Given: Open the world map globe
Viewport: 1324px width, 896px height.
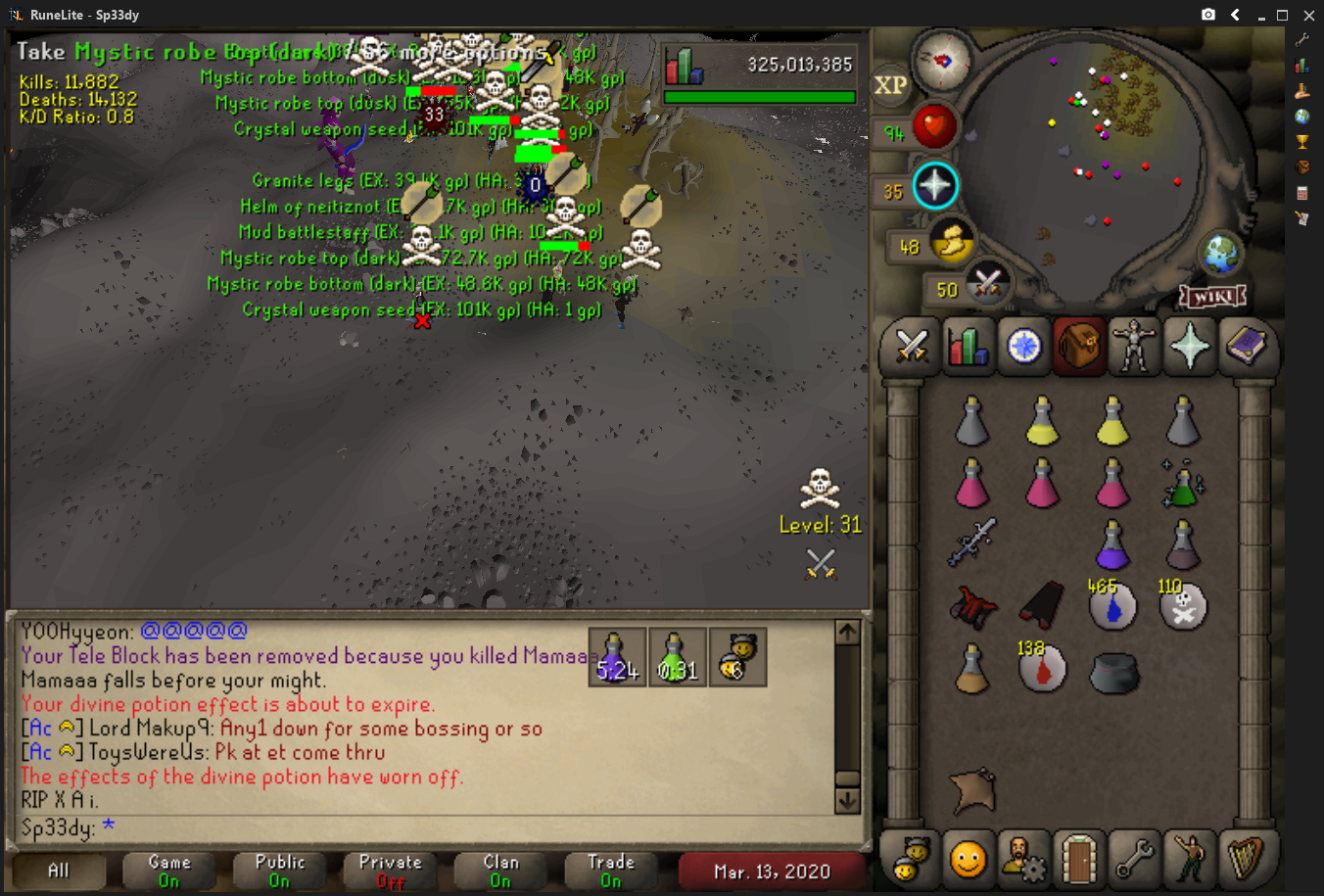Looking at the screenshot, I should click(1221, 255).
